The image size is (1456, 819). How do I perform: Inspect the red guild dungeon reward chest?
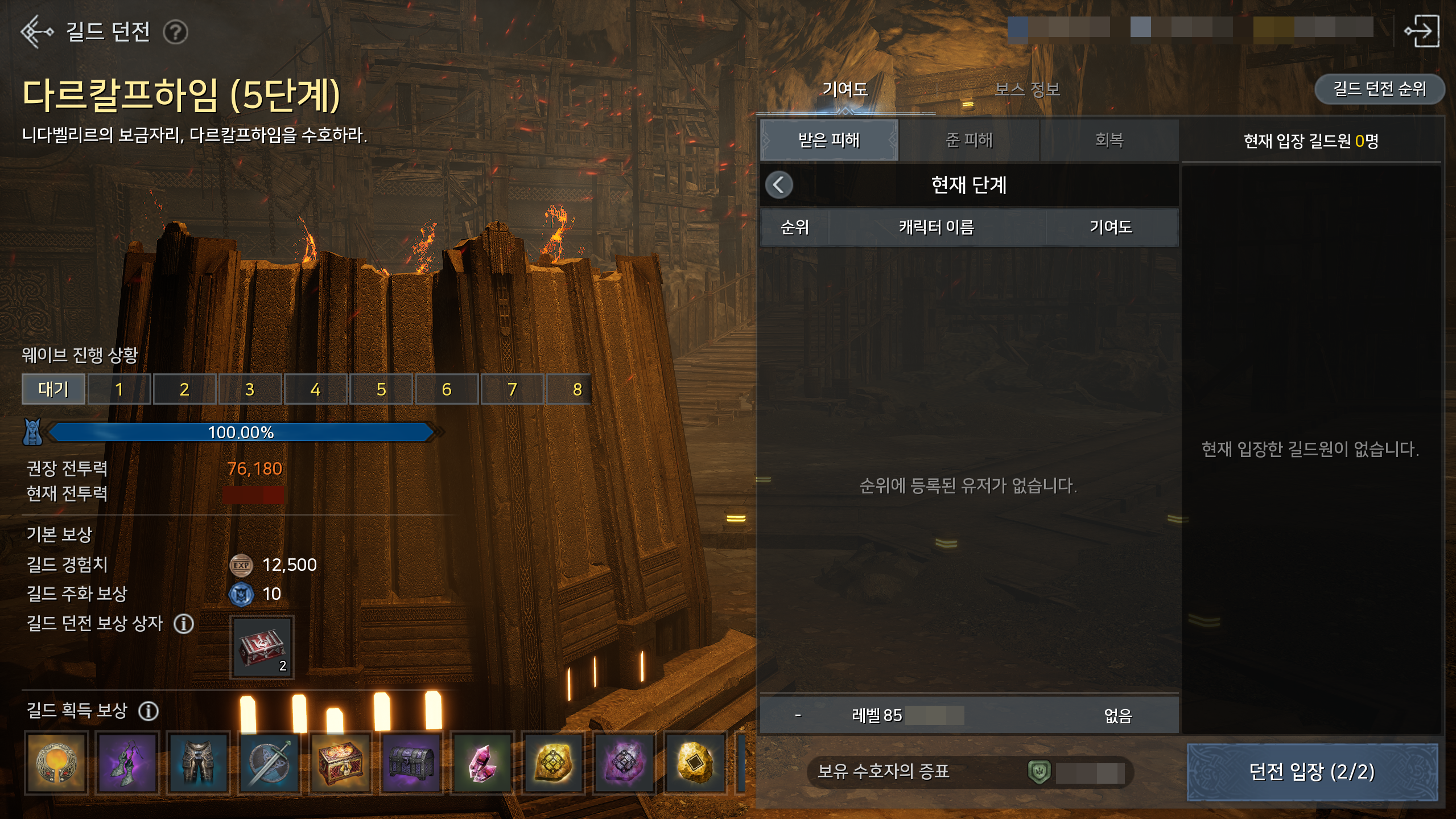(262, 648)
